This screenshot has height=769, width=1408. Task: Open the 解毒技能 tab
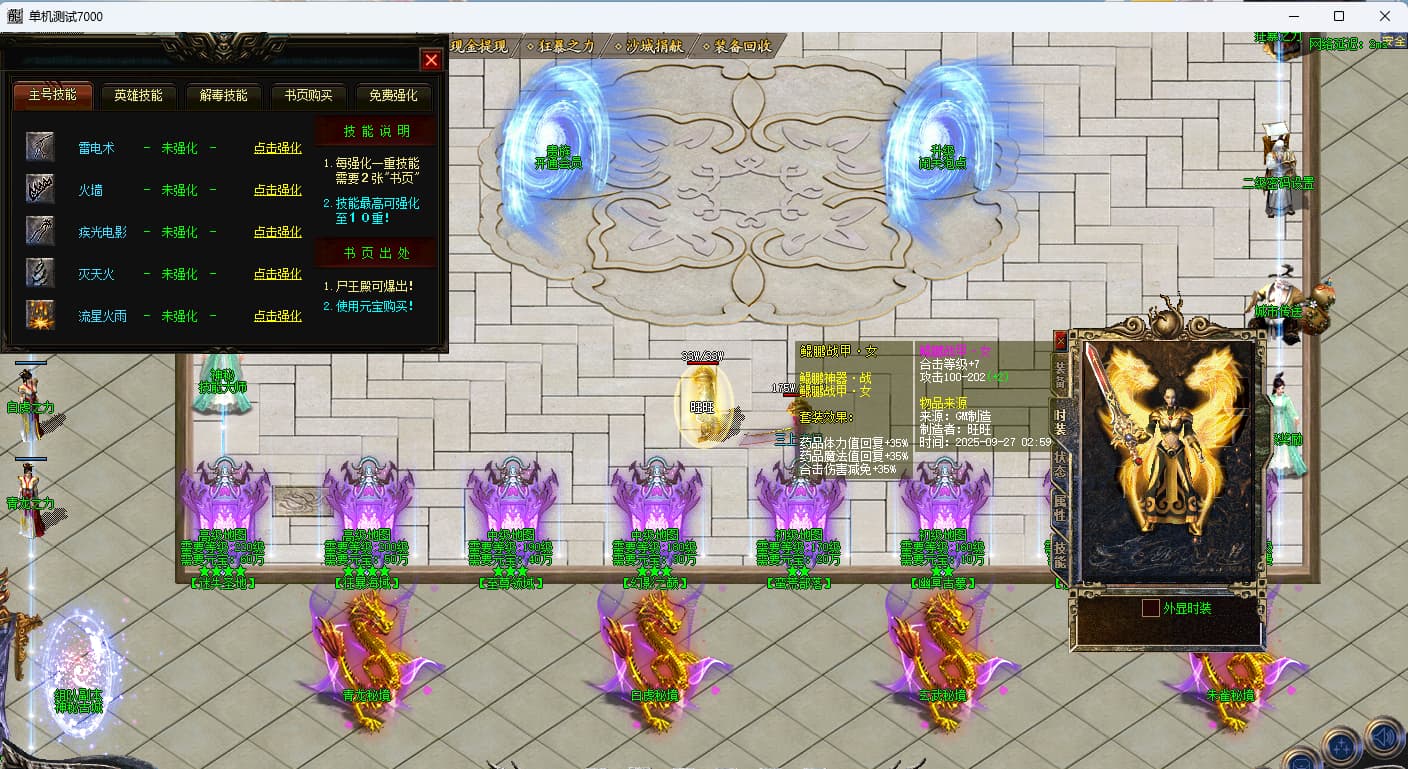(x=223, y=96)
